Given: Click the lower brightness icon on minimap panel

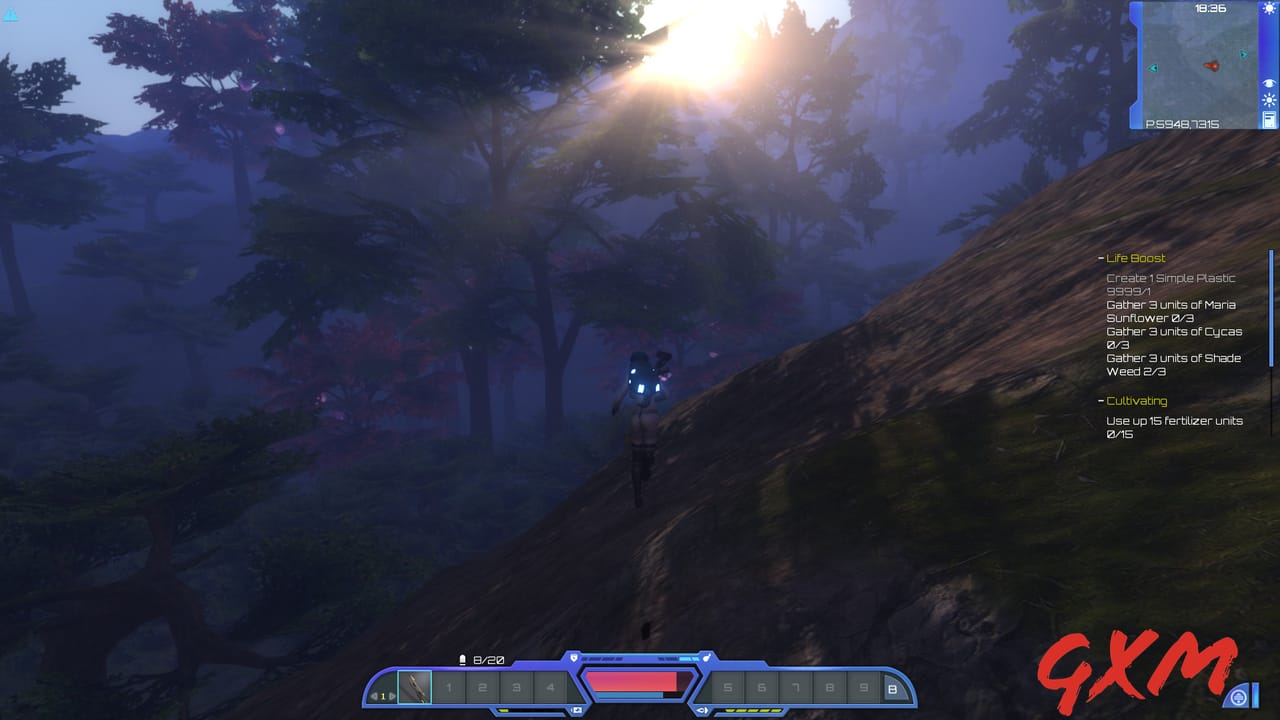Looking at the screenshot, I should coord(1269,99).
